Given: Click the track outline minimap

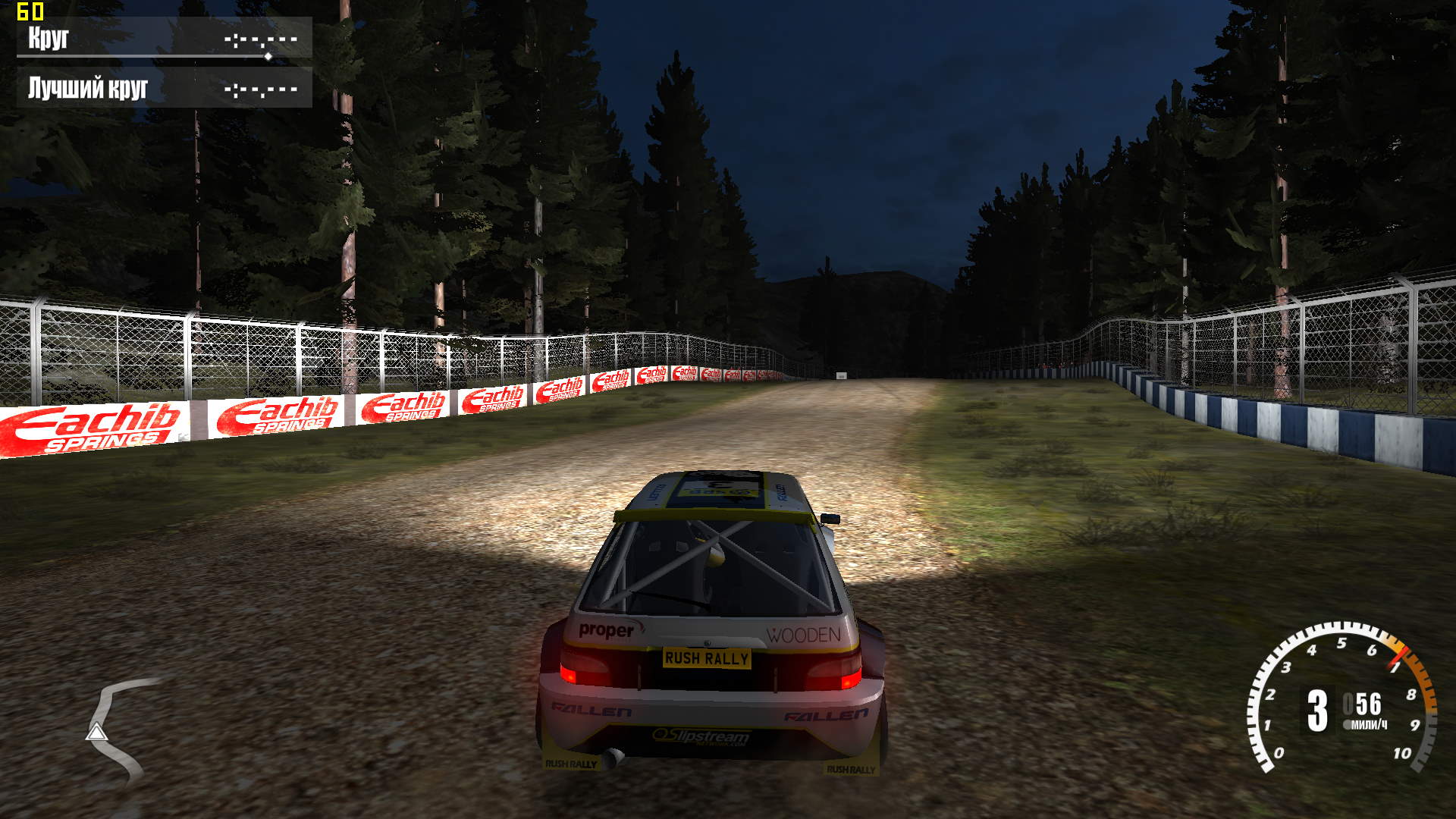Looking at the screenshot, I should pos(115,730).
